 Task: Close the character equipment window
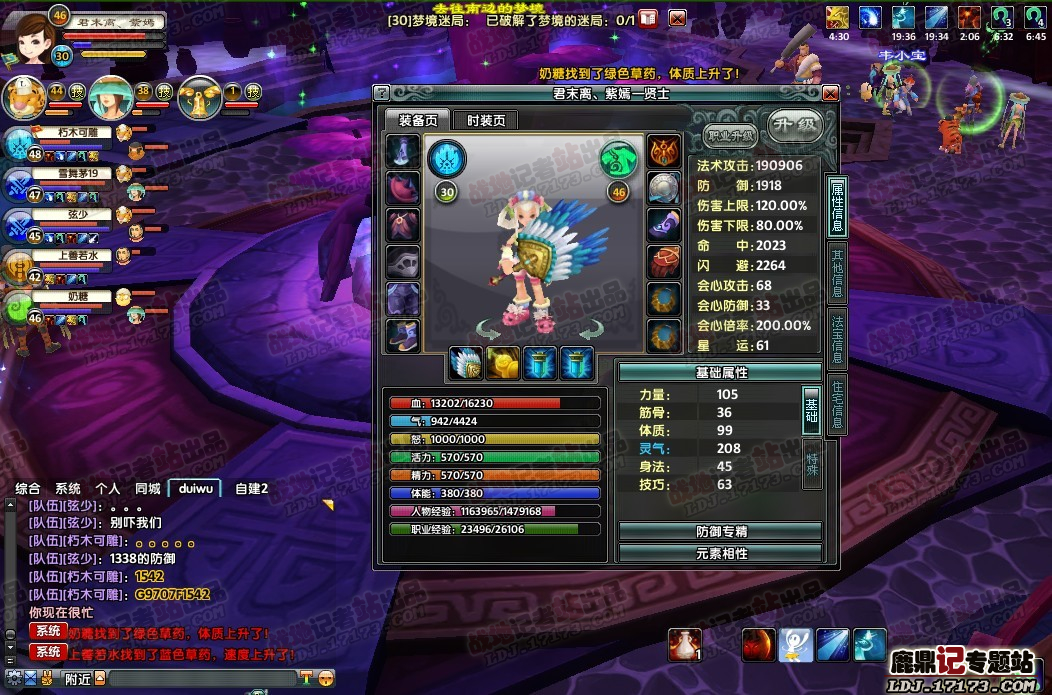pyautogui.click(x=830, y=93)
